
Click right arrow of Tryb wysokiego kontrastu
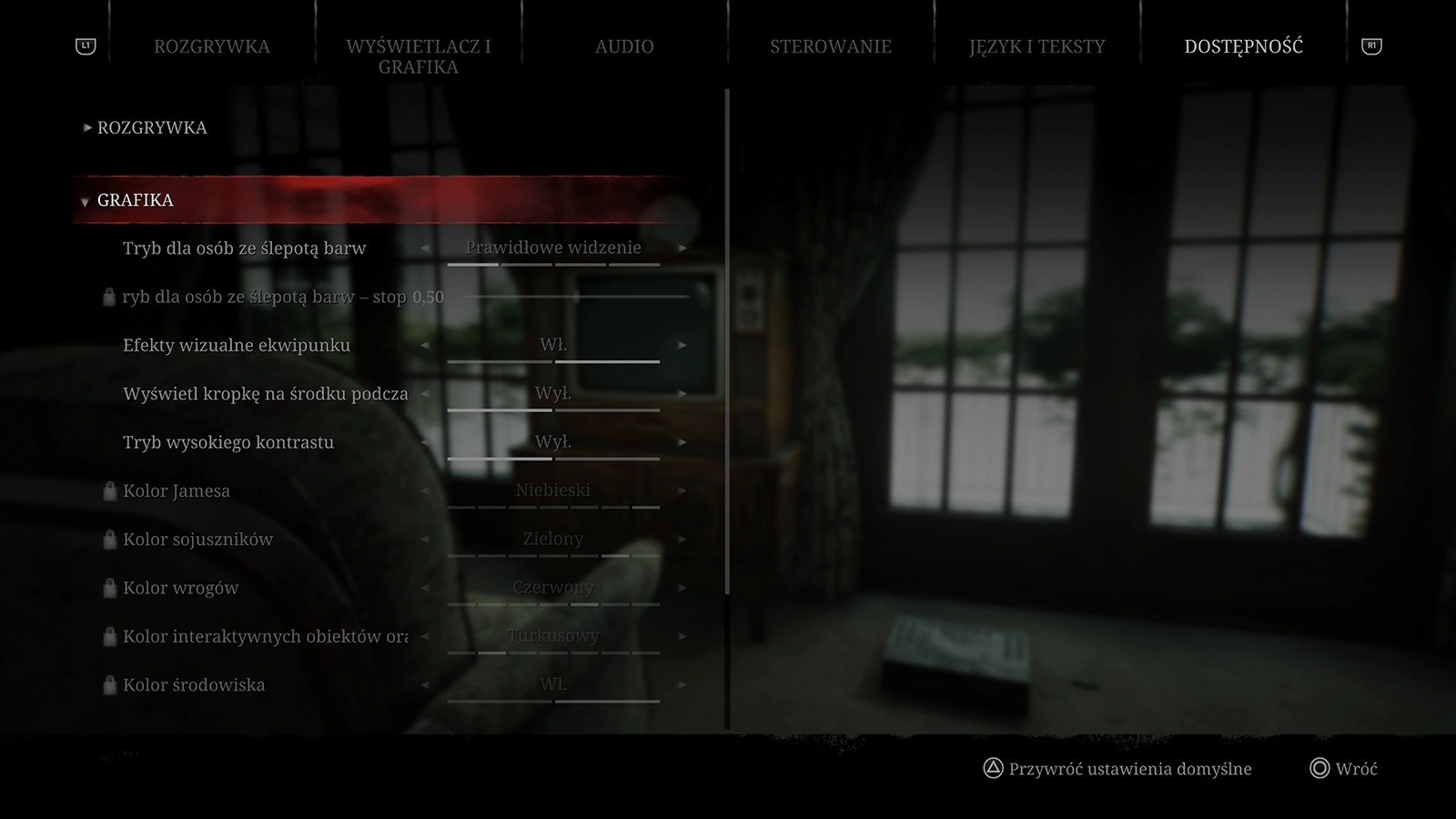(682, 443)
